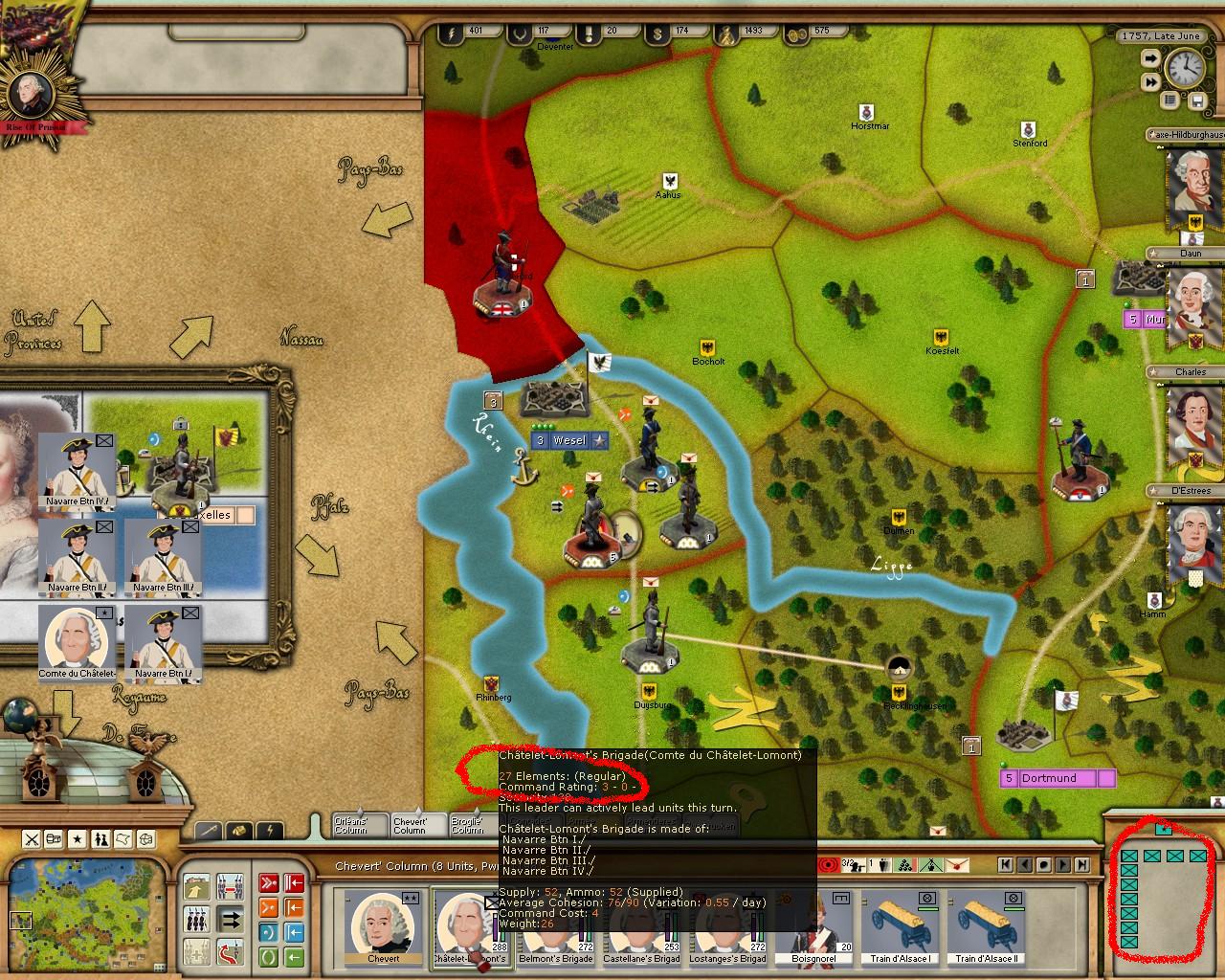Switch to the Orléans' Column tab
The width and height of the screenshot is (1225, 980).
pyautogui.click(x=359, y=825)
